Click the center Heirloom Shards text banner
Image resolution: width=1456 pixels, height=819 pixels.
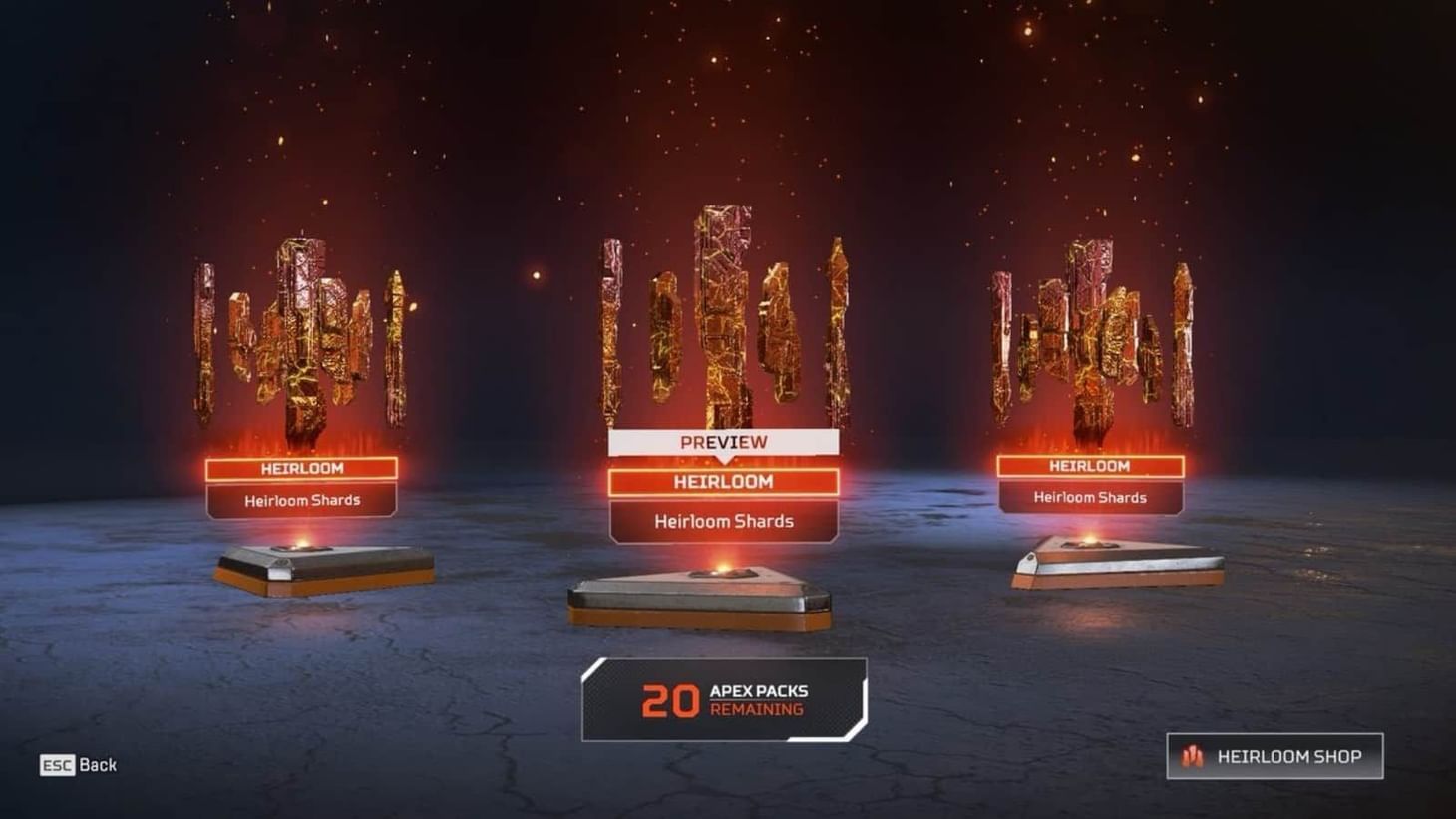[722, 521]
